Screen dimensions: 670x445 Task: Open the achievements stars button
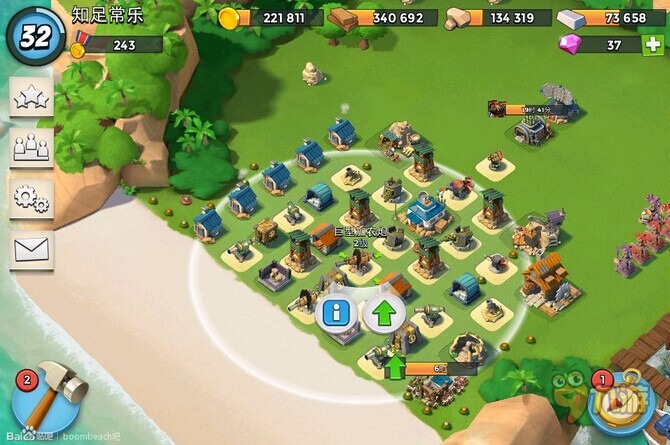tap(31, 97)
